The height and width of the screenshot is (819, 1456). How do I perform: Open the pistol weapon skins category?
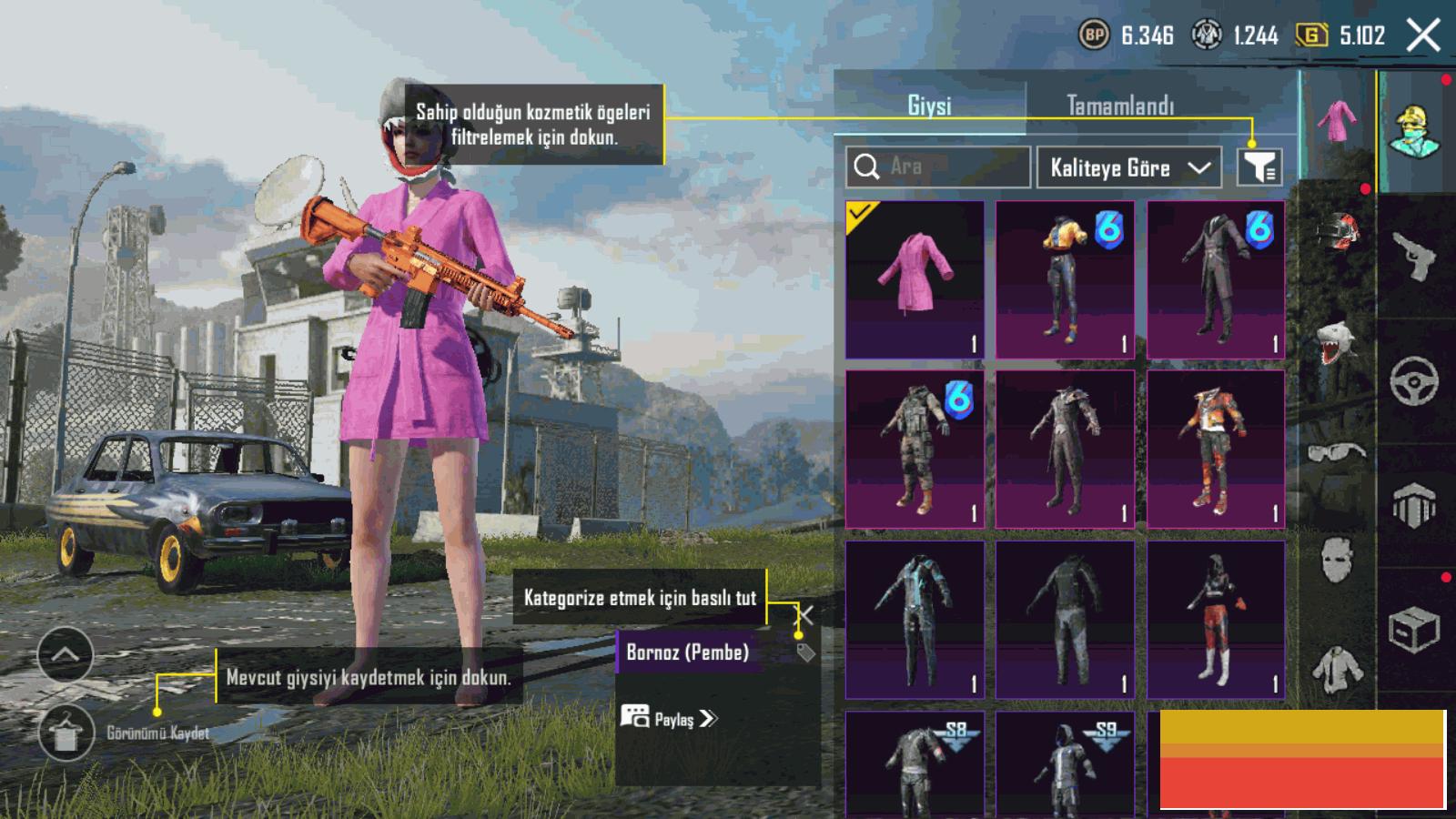pos(1414,256)
